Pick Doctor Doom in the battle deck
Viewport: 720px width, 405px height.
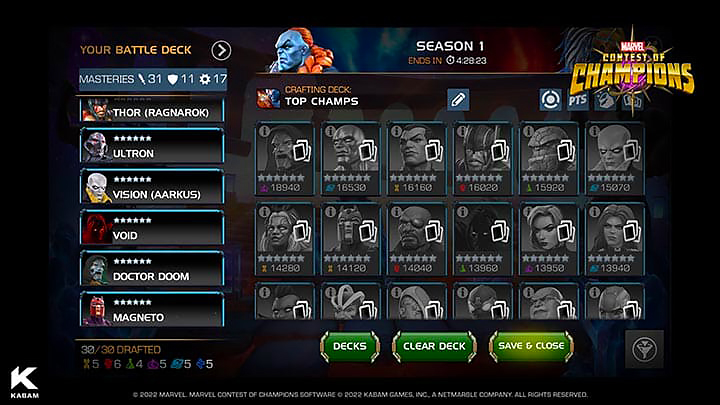coord(152,268)
